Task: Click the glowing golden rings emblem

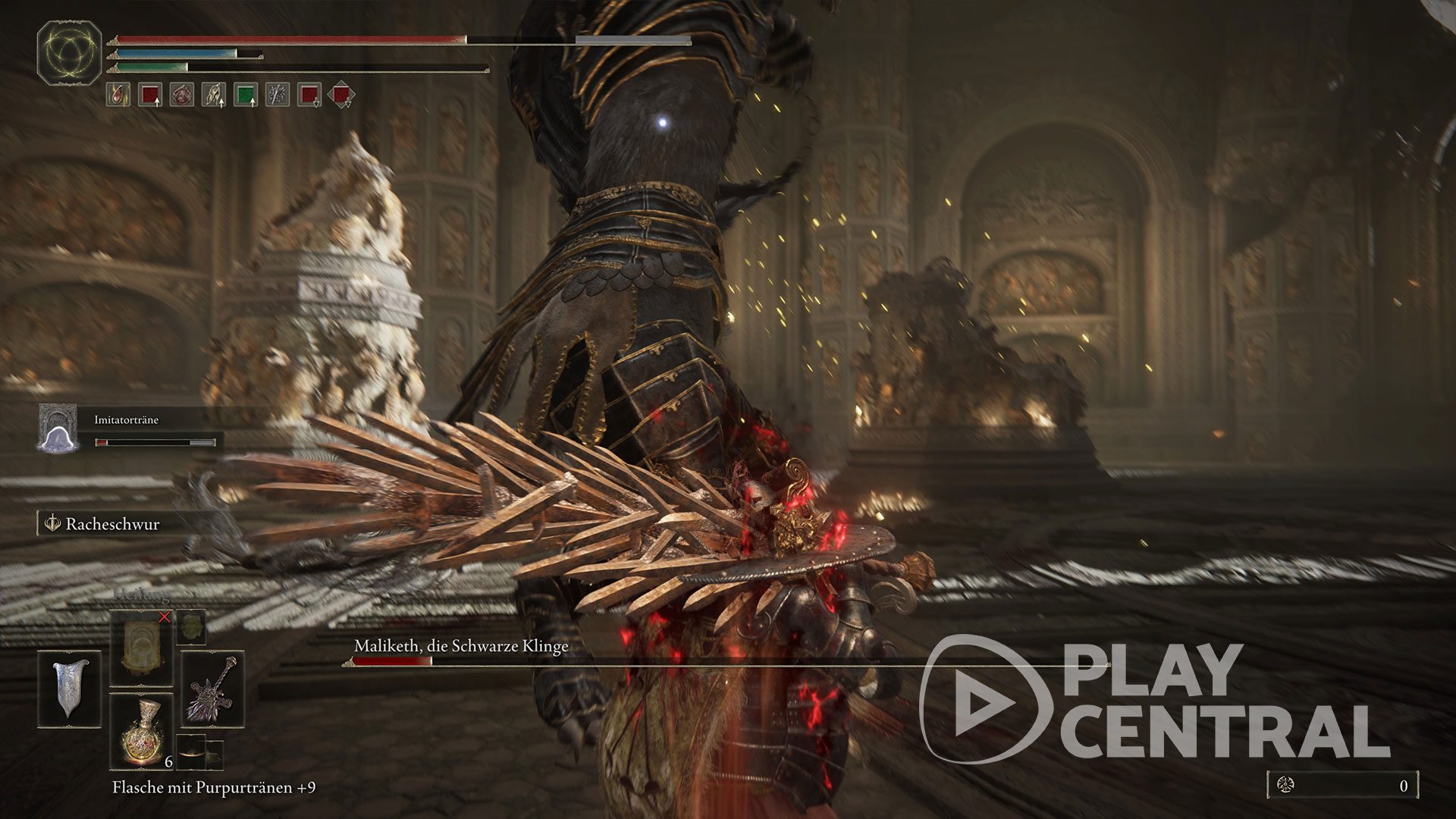Action: [x=69, y=52]
